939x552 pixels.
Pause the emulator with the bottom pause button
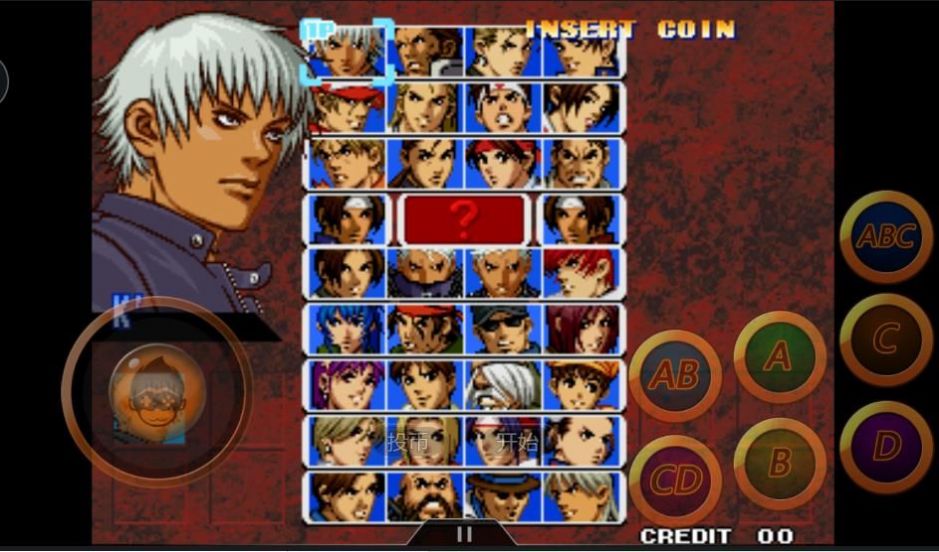click(462, 535)
